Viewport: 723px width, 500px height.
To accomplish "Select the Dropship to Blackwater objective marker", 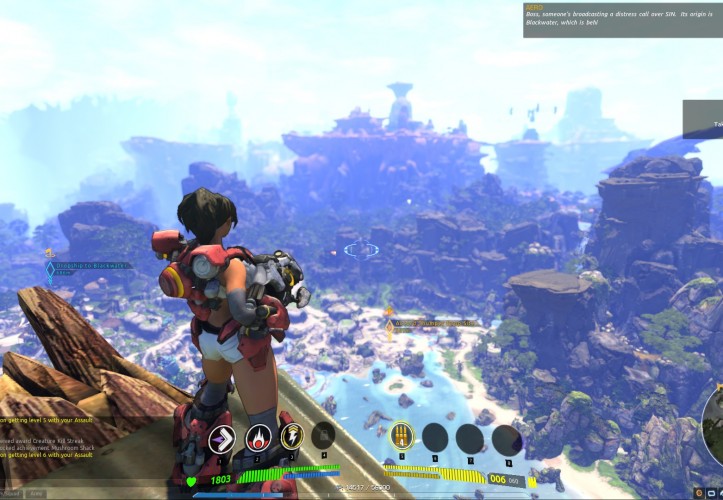I will pyautogui.click(x=50, y=268).
